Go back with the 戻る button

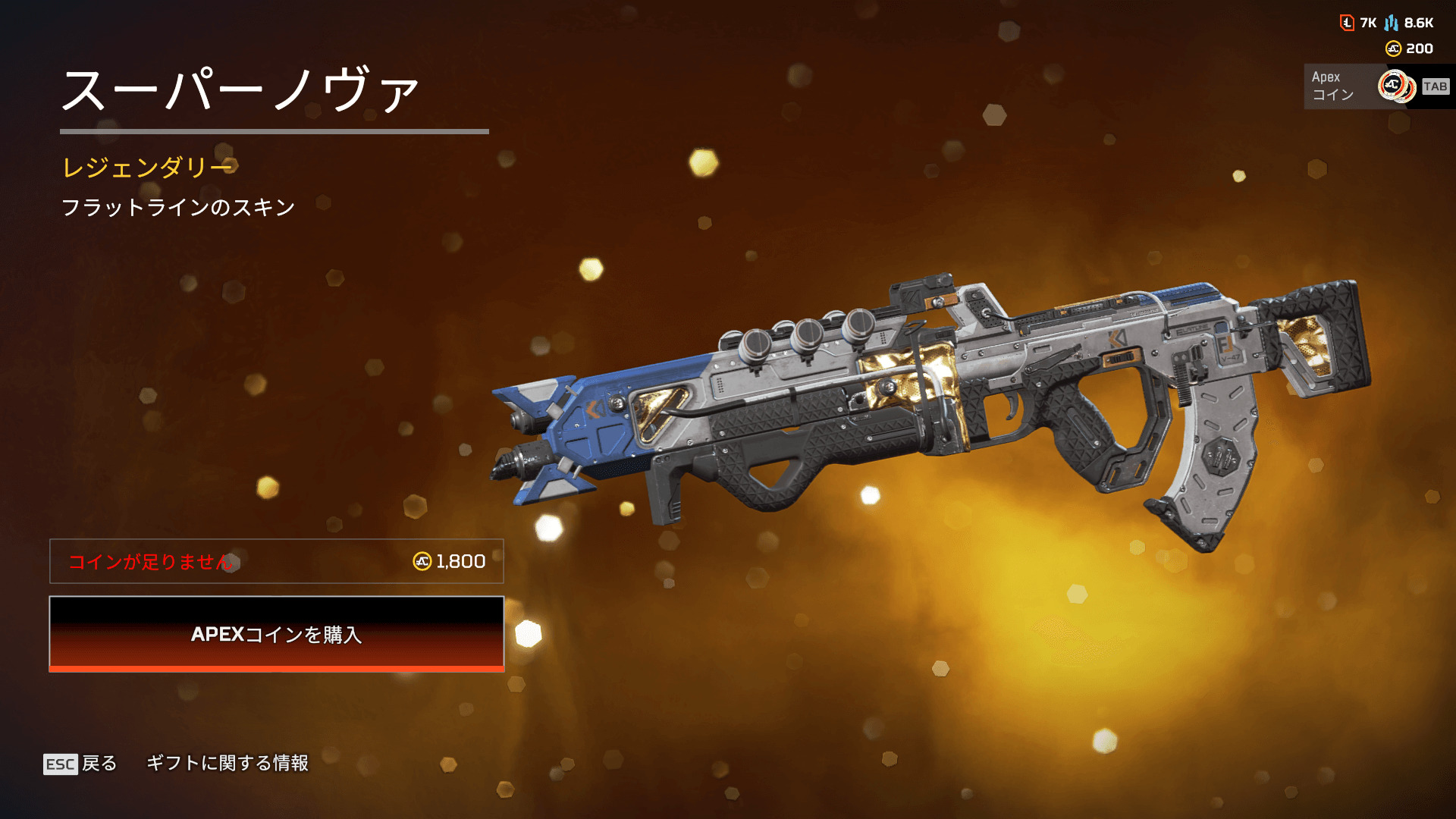click(80, 763)
